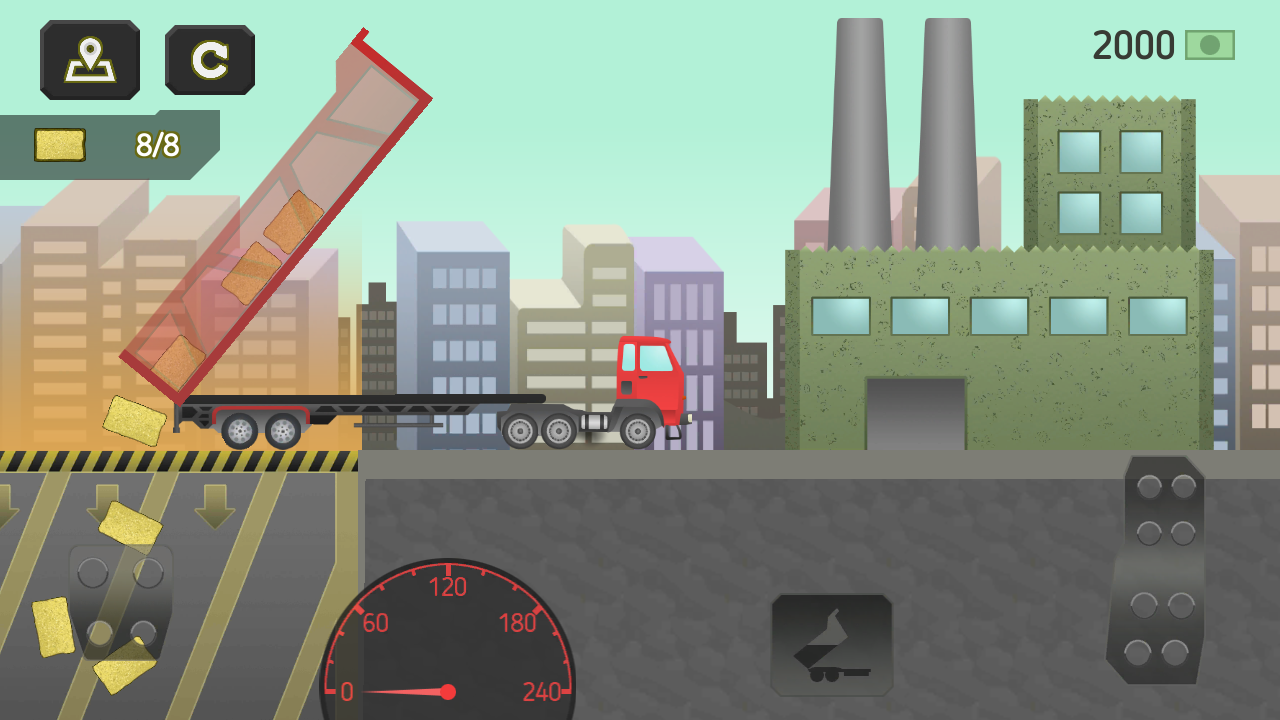The height and width of the screenshot is (720, 1280).
Task: Restart the level with the circular arrow button
Action: point(210,60)
